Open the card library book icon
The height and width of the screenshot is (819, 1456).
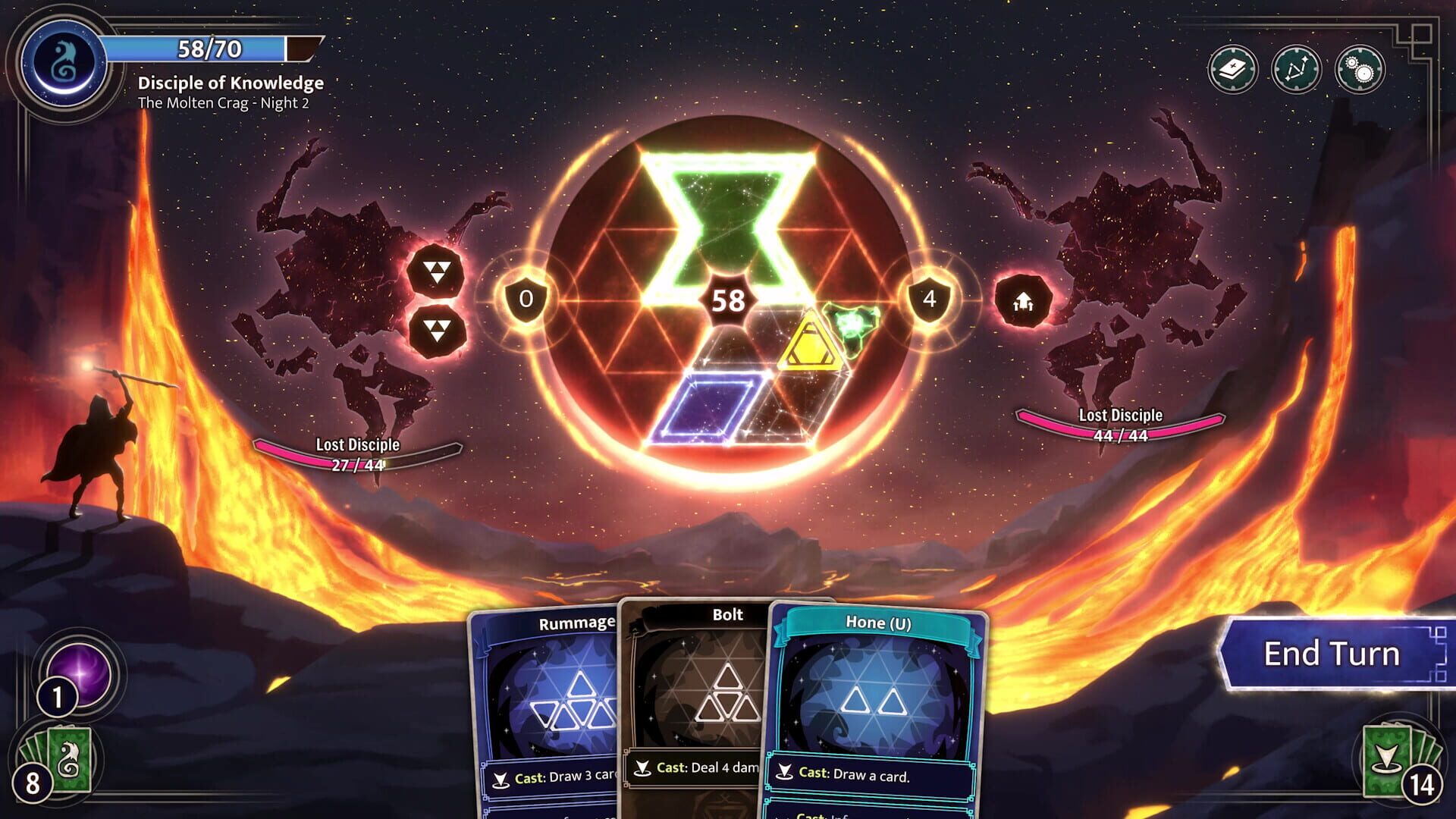coord(1233,68)
